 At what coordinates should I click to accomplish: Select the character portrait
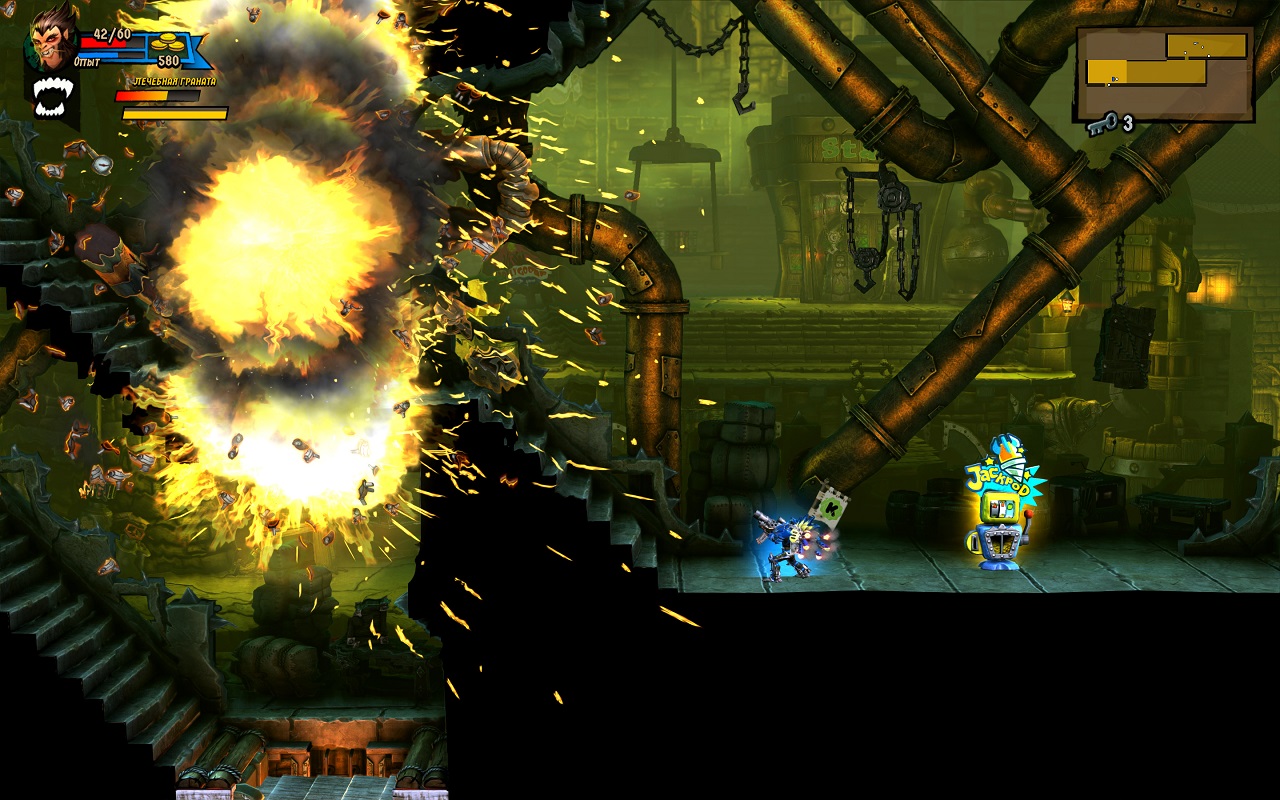pyautogui.click(x=52, y=38)
